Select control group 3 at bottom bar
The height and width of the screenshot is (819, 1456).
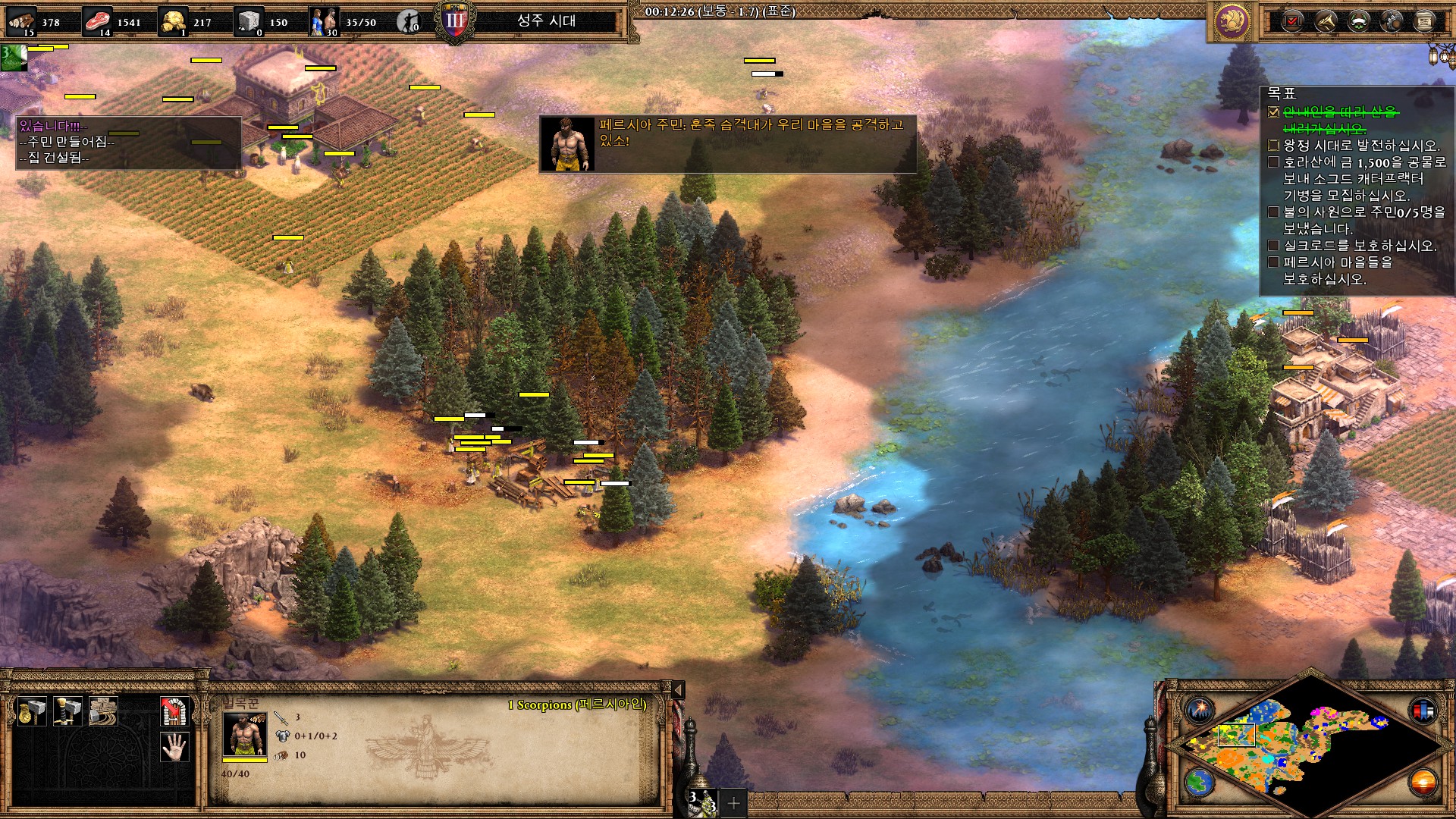pyautogui.click(x=702, y=802)
